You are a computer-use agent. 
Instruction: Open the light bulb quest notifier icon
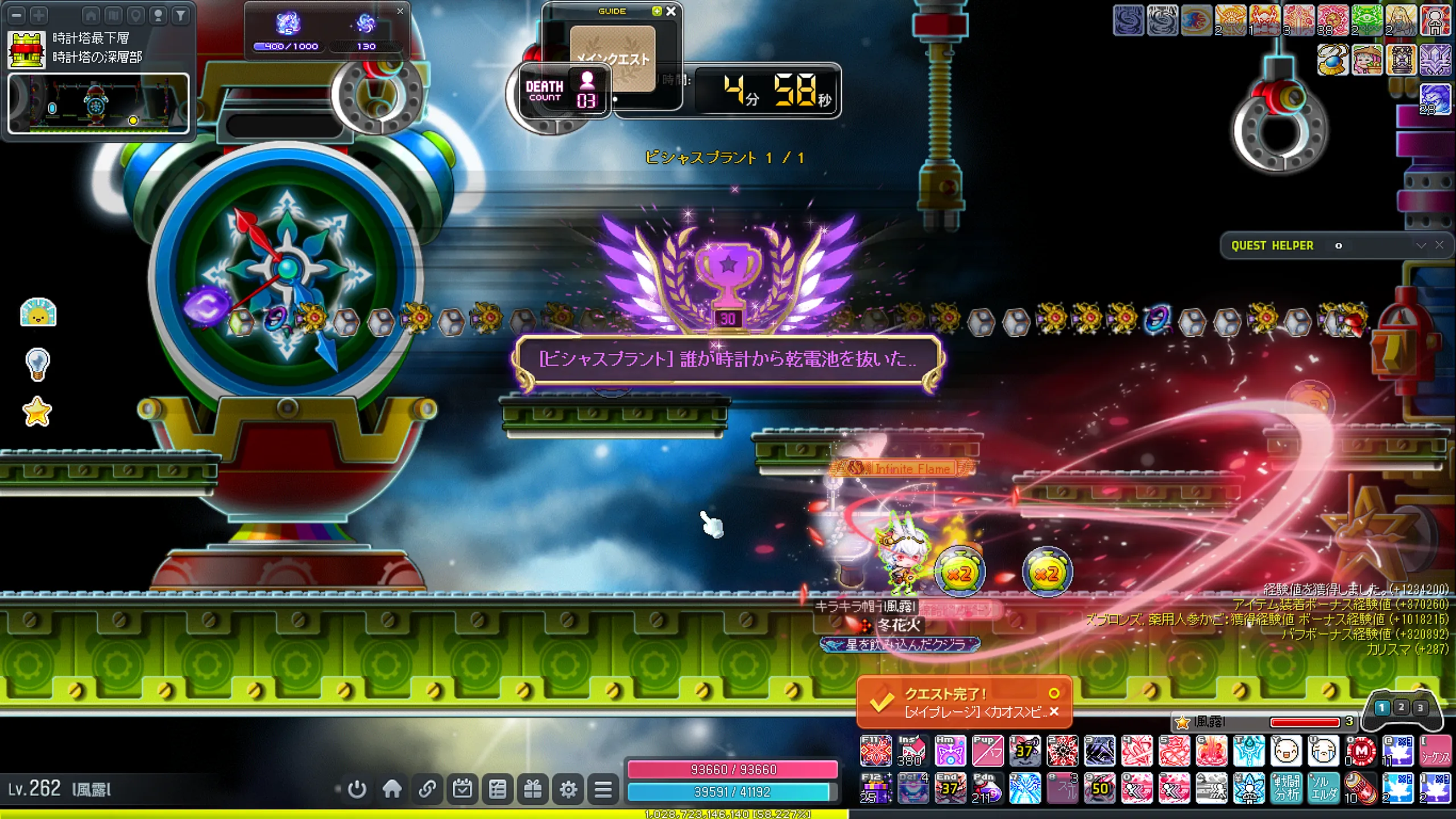coord(38,363)
